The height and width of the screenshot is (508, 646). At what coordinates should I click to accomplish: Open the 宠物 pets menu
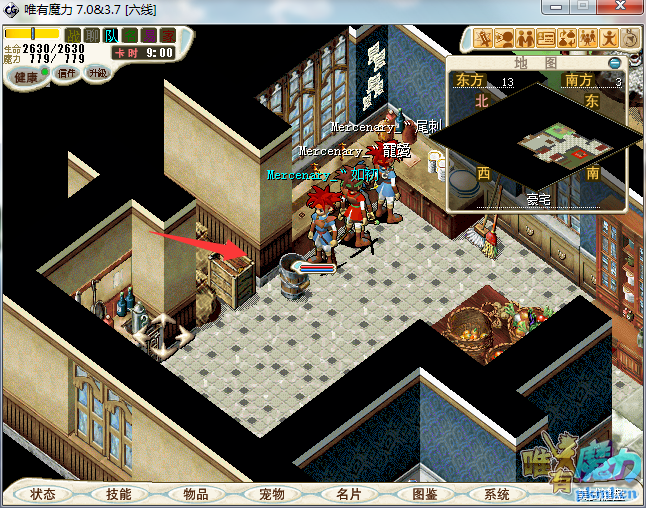pos(272,494)
